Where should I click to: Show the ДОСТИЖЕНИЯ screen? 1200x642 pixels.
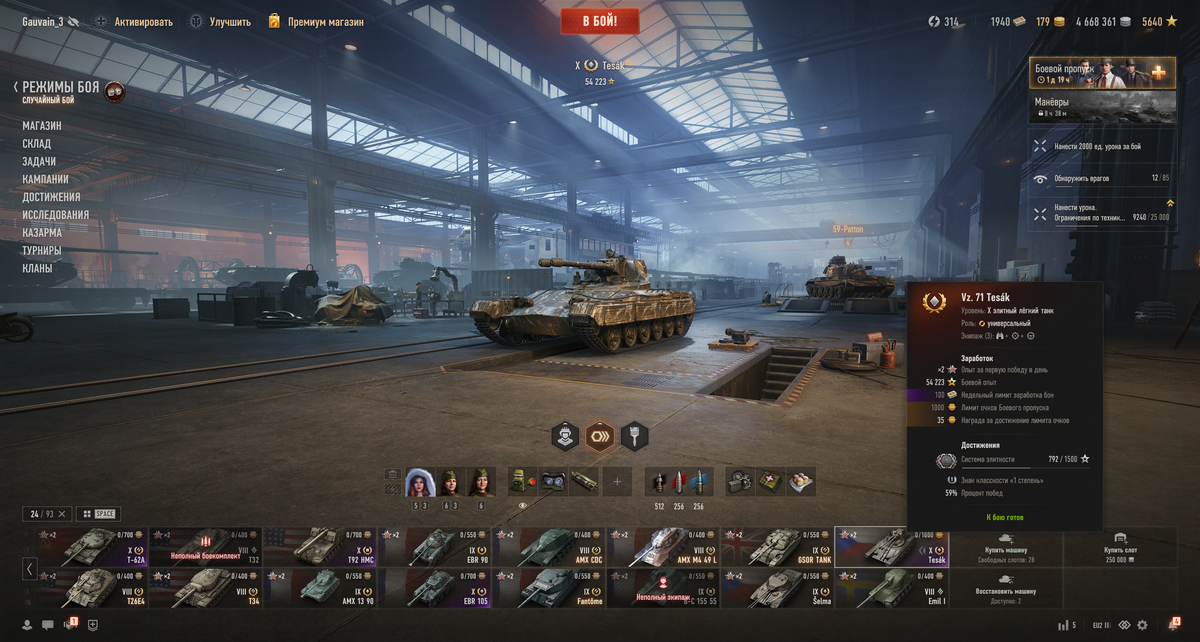point(51,197)
